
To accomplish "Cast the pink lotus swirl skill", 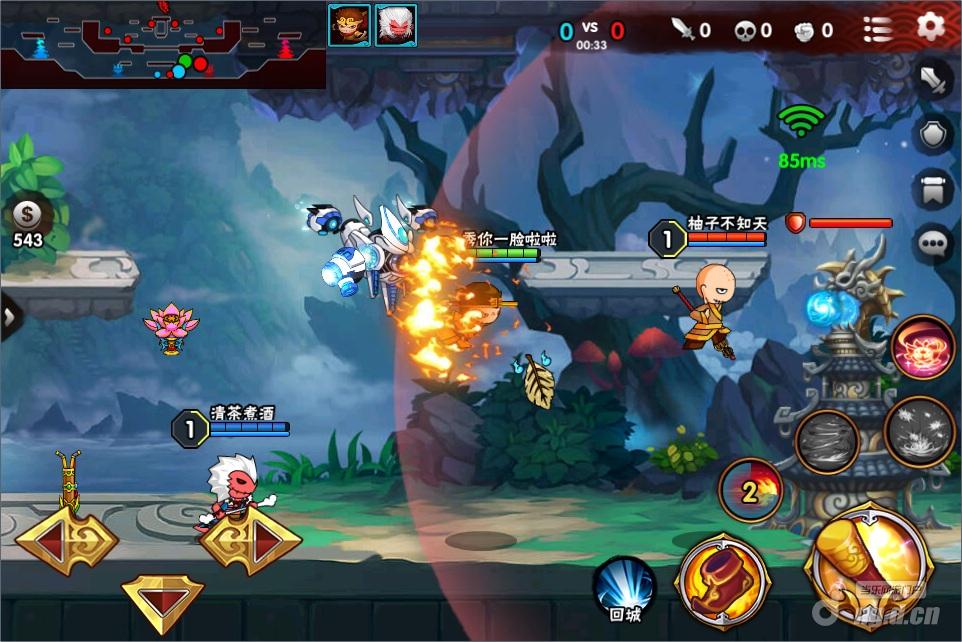I will click(x=923, y=348).
